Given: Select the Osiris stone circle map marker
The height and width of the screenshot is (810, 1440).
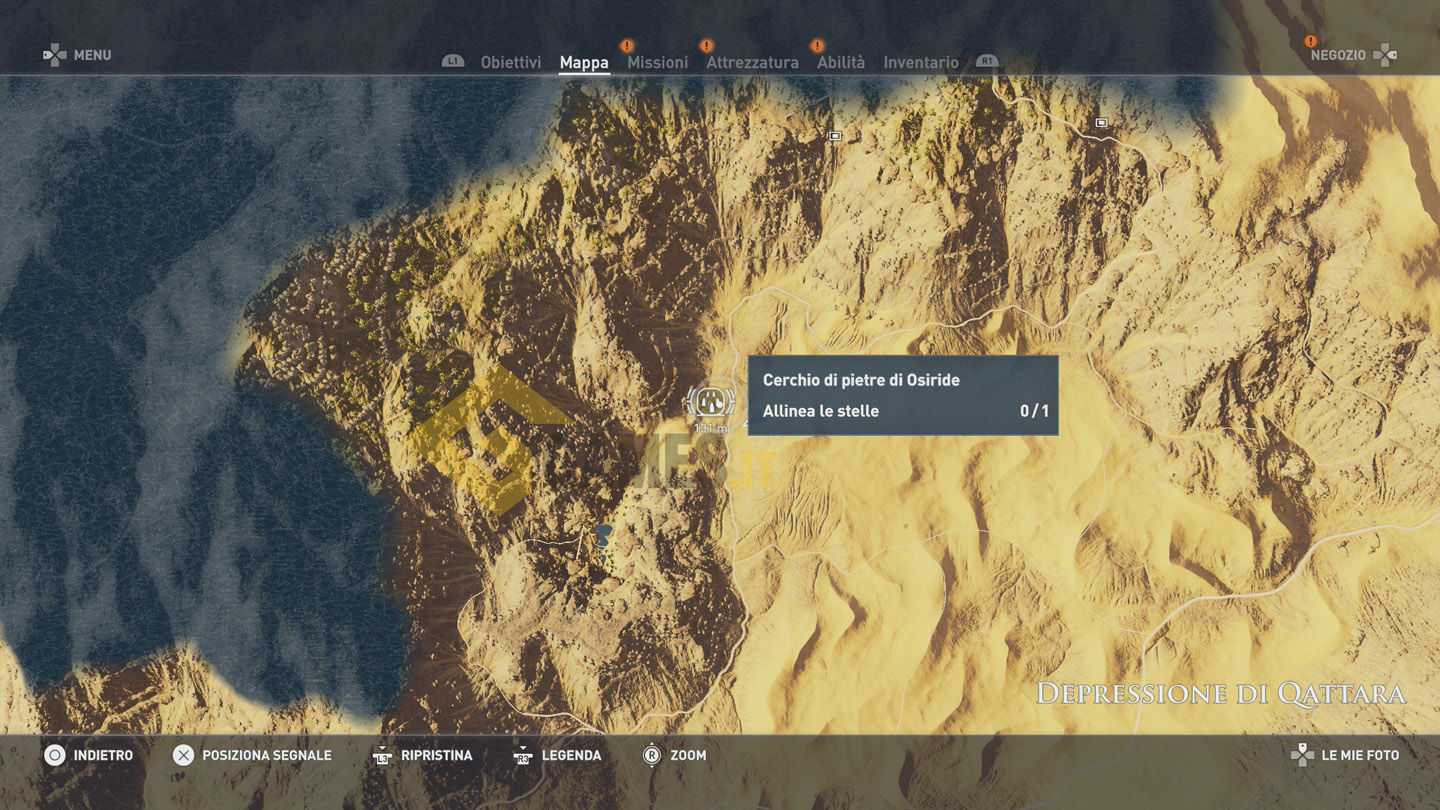Looking at the screenshot, I should (710, 403).
